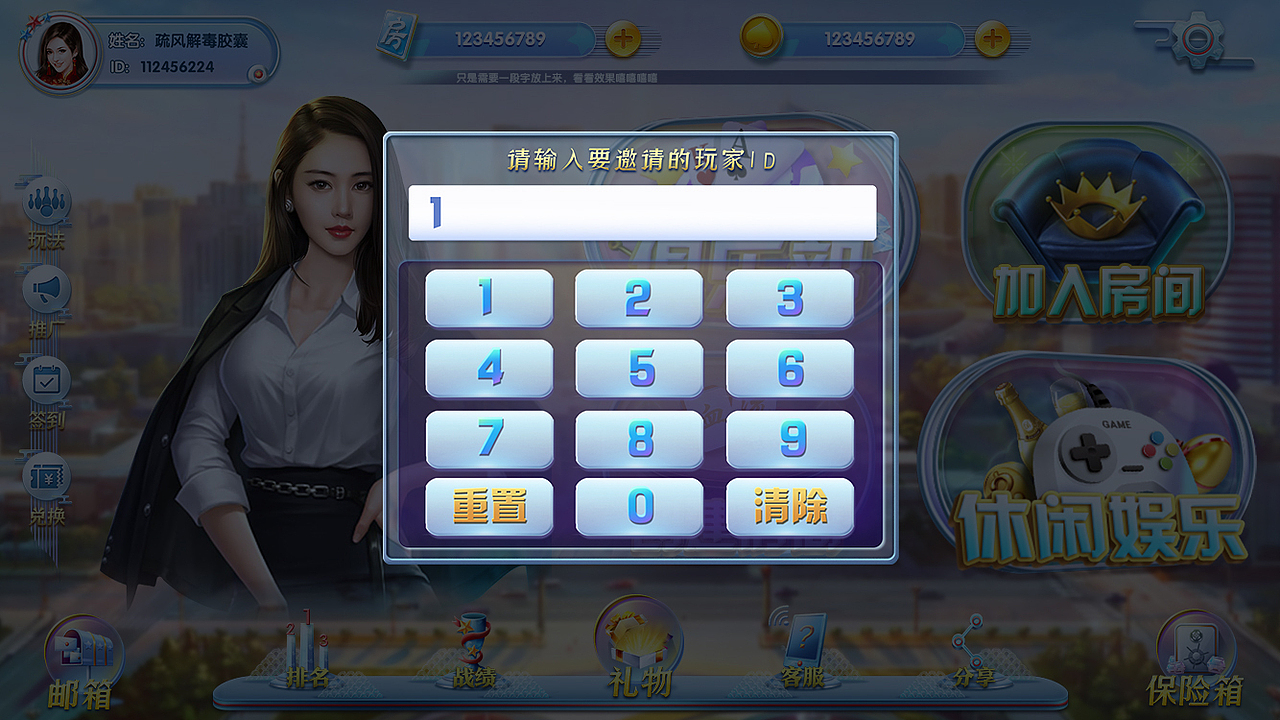Open the 保险箱 safe deposit box

click(1195, 655)
